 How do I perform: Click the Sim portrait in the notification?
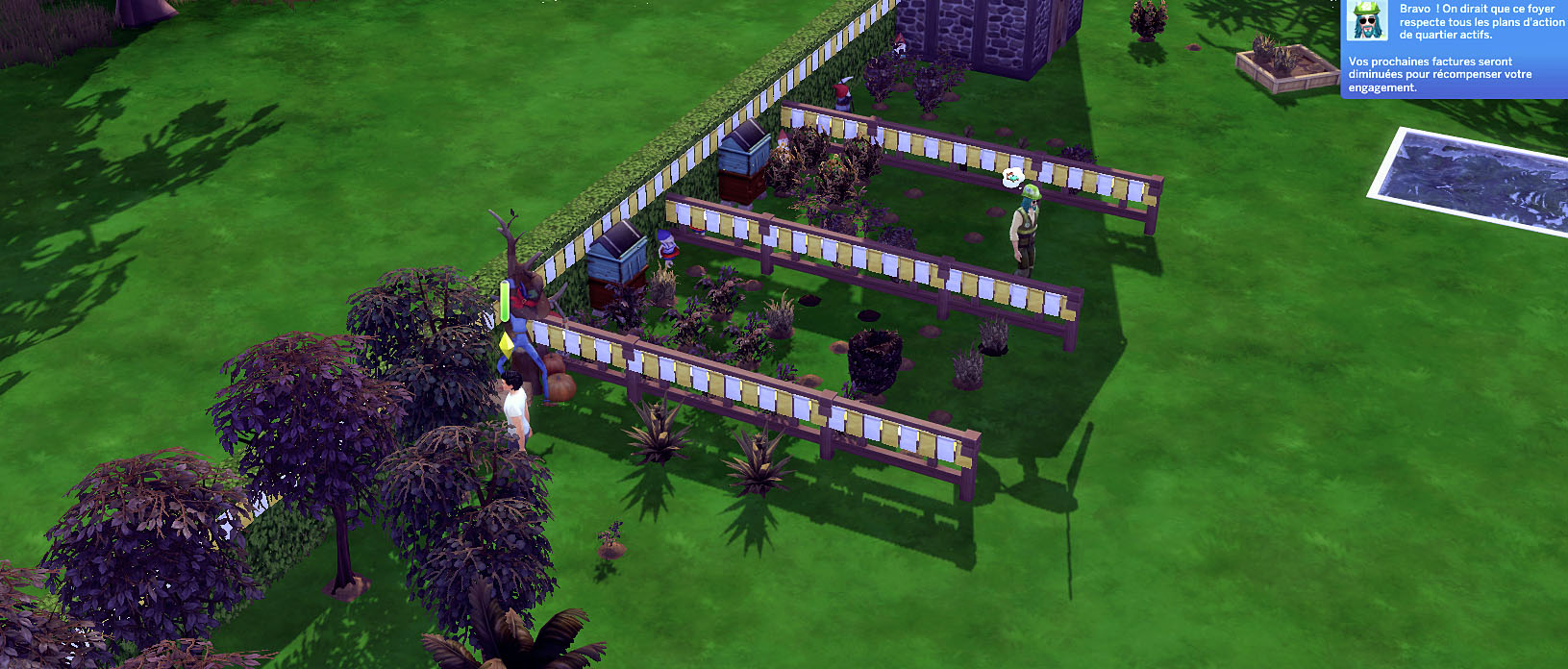point(1366,21)
